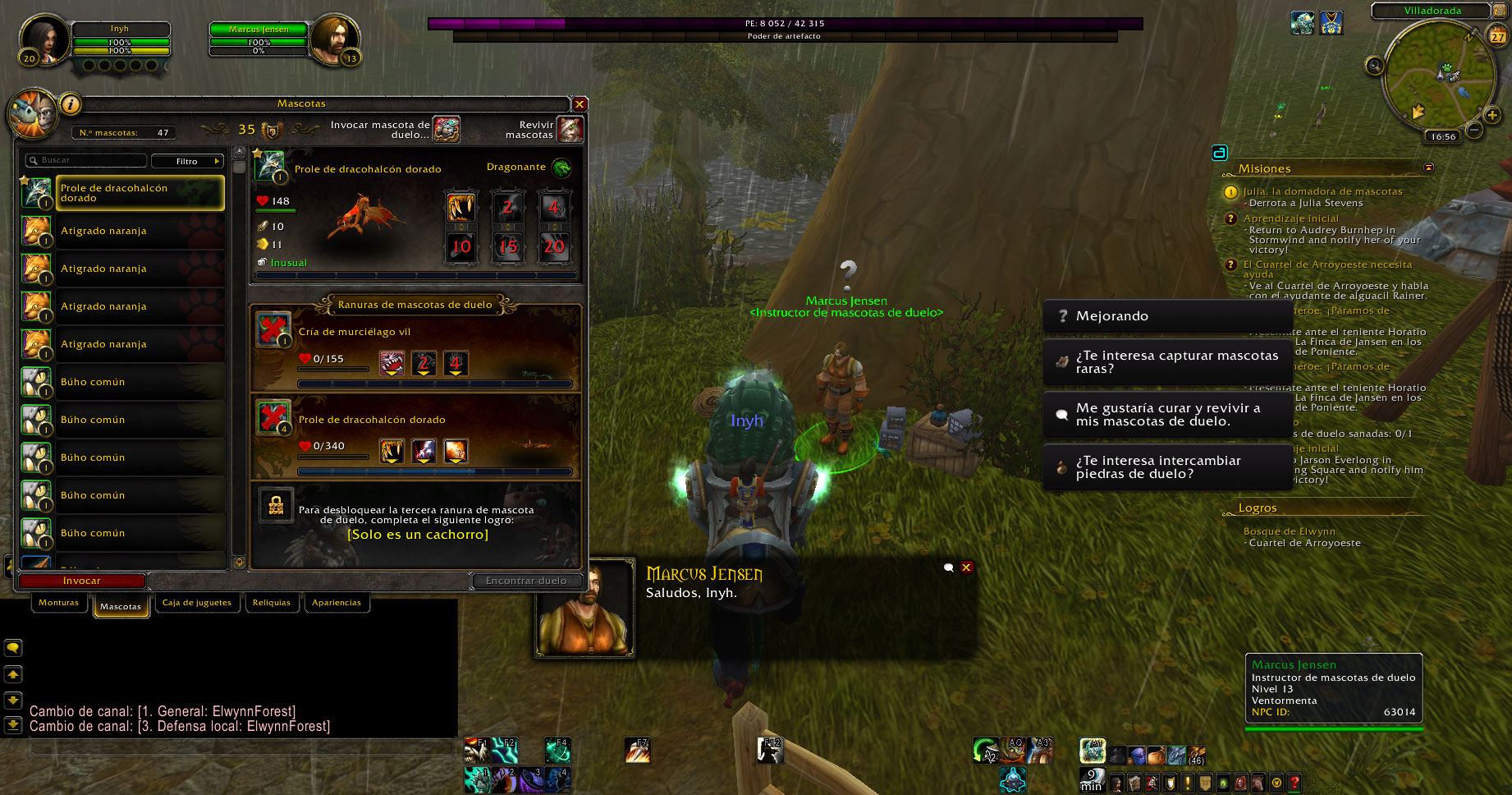Choose intercambiar piedras de duelo option
This screenshot has width=1512, height=795.
[1166, 467]
